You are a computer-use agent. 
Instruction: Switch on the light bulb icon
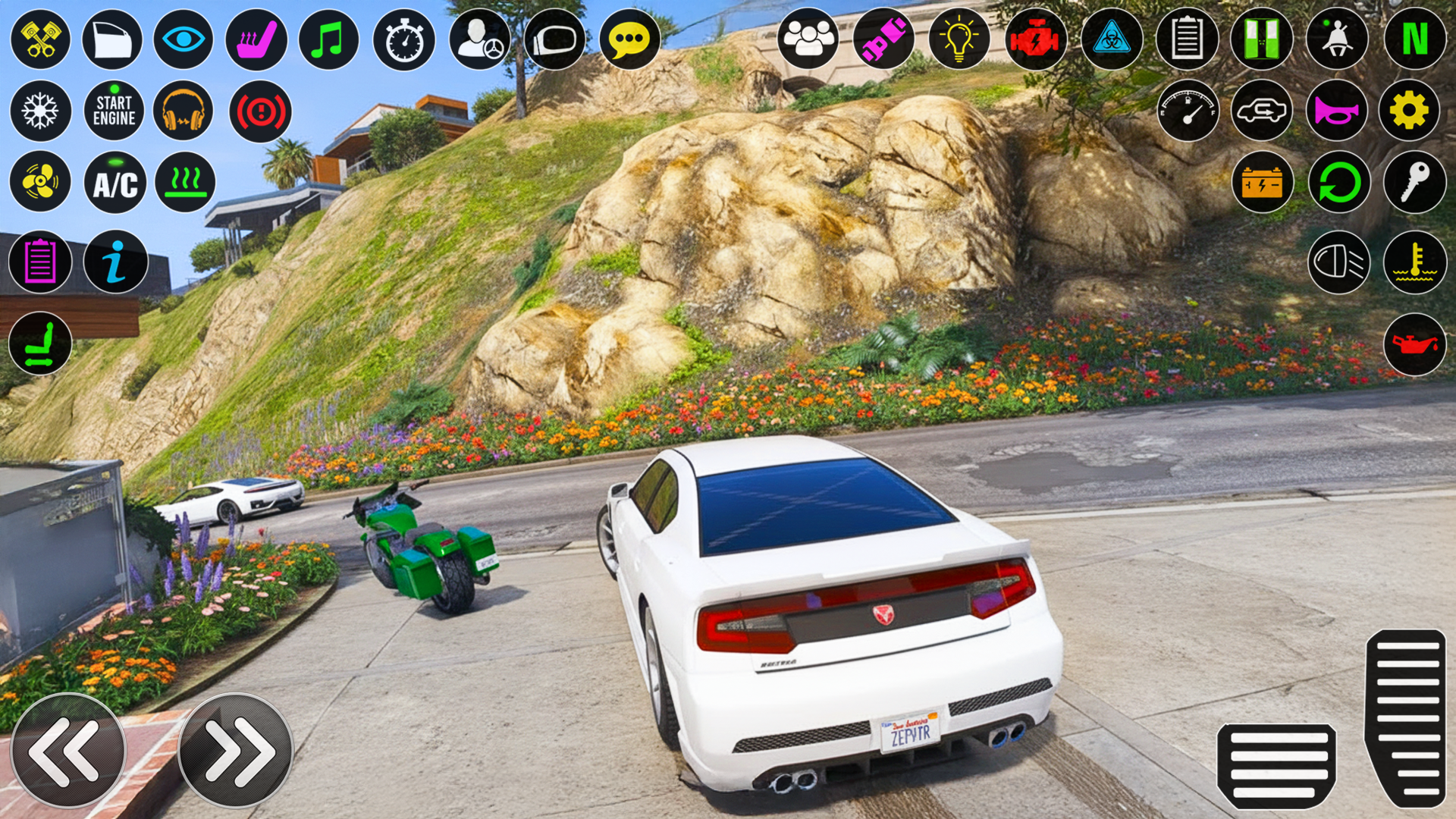tap(959, 39)
